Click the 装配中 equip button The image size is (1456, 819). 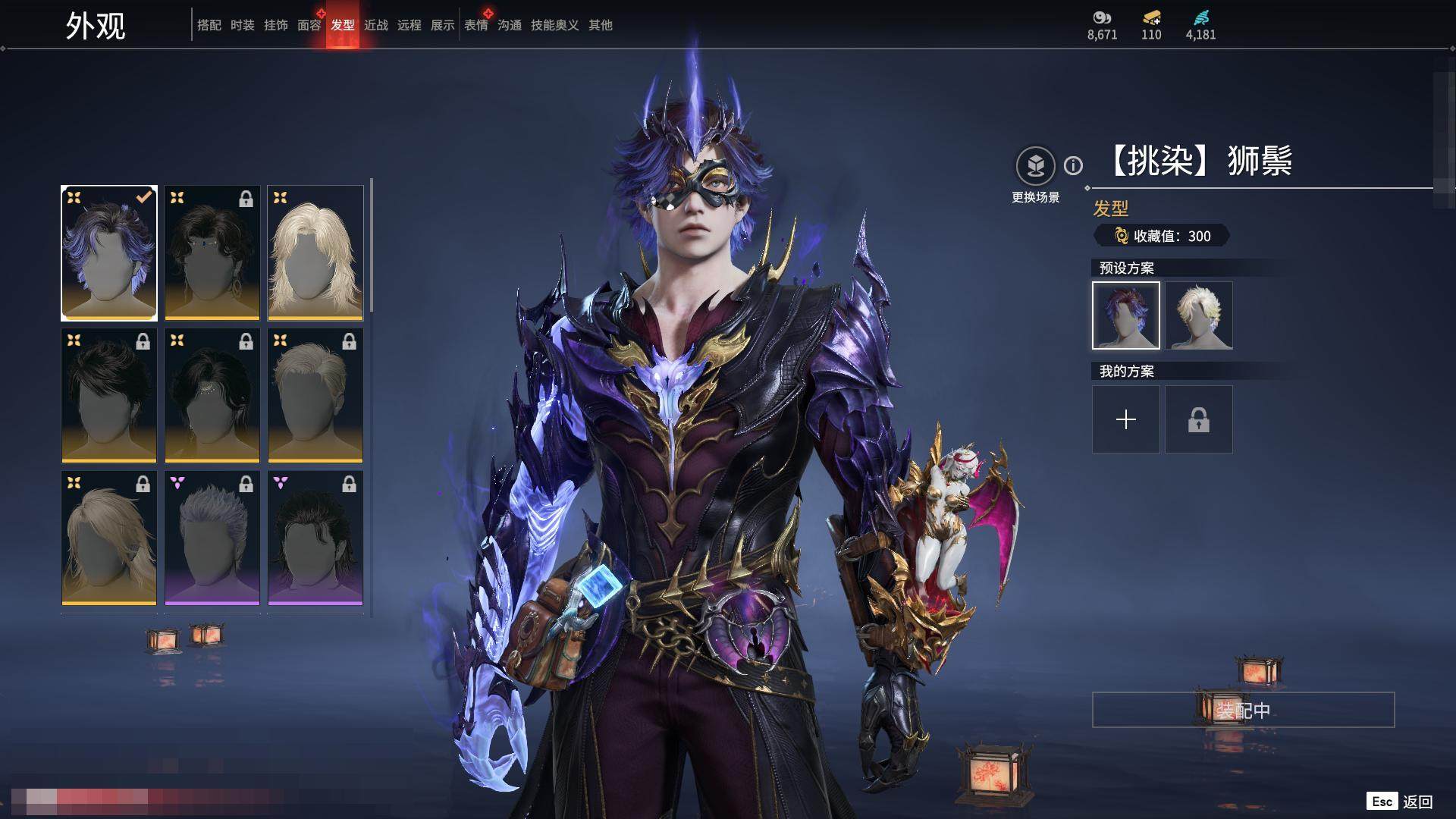click(x=1243, y=710)
